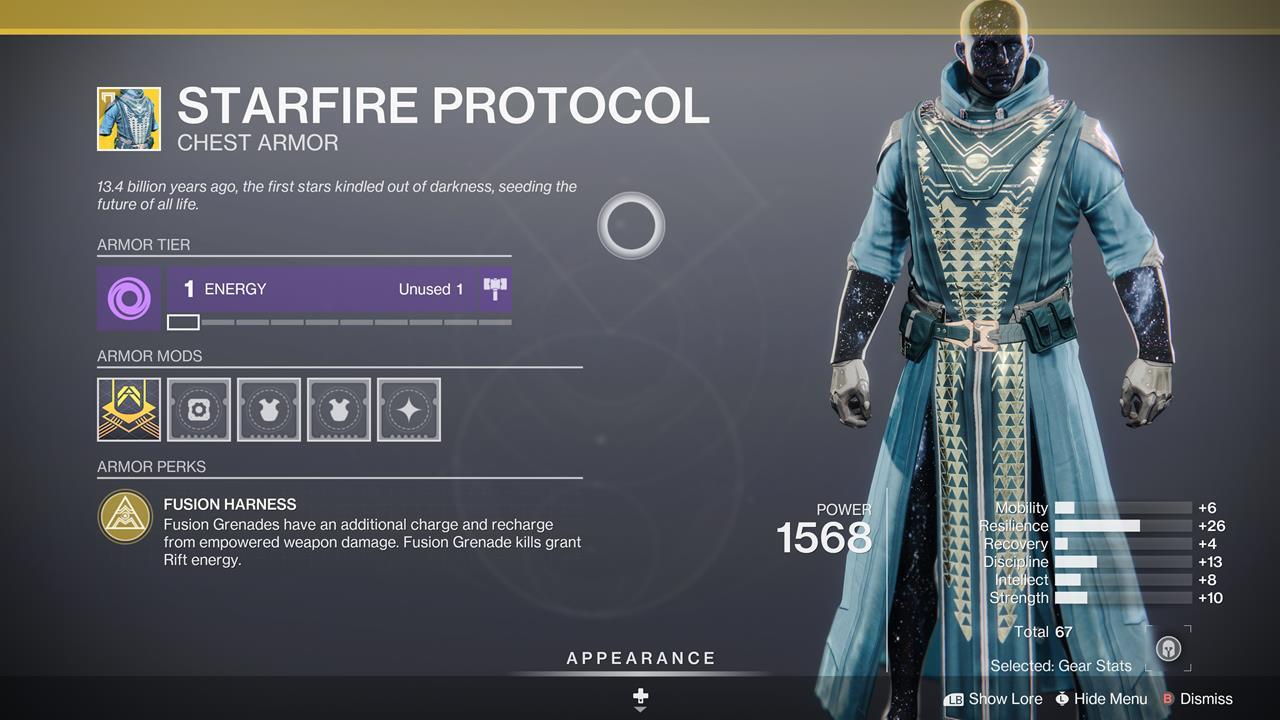The height and width of the screenshot is (720, 1280).
Task: Inspect the Fusion Harness perk icon
Action: (x=126, y=517)
